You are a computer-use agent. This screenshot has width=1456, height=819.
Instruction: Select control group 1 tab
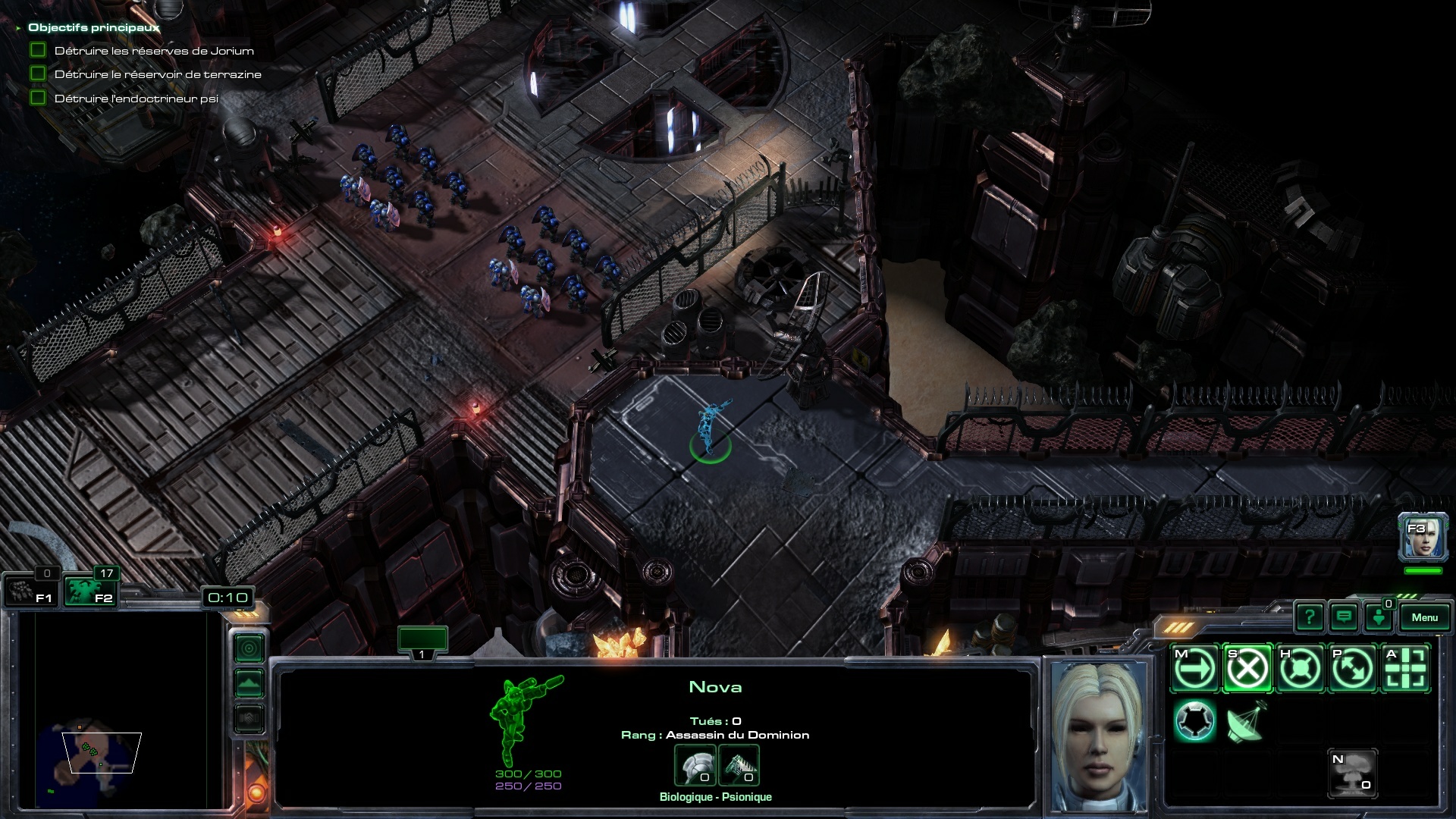[422, 641]
